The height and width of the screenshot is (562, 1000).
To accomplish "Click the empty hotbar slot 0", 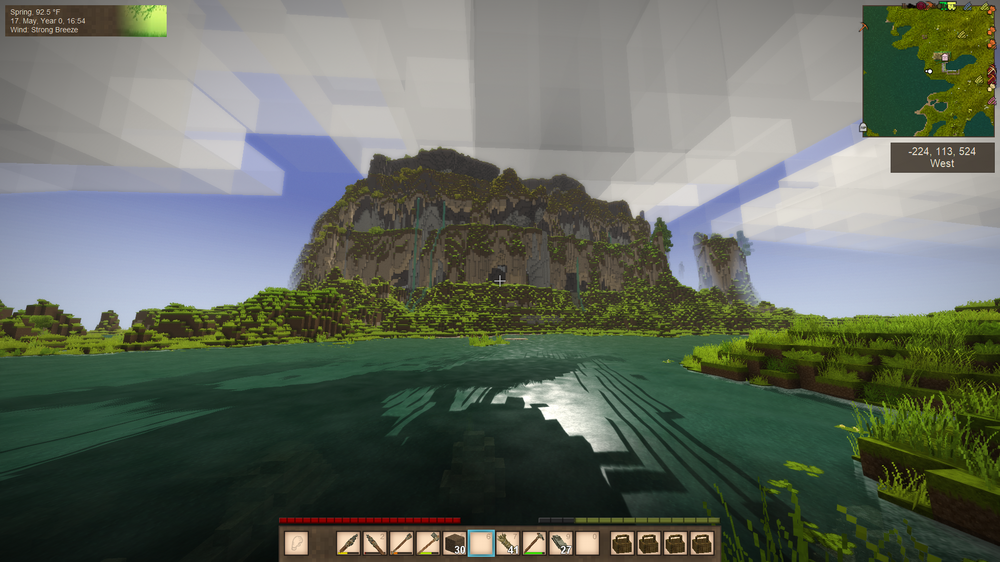I will tap(587, 543).
